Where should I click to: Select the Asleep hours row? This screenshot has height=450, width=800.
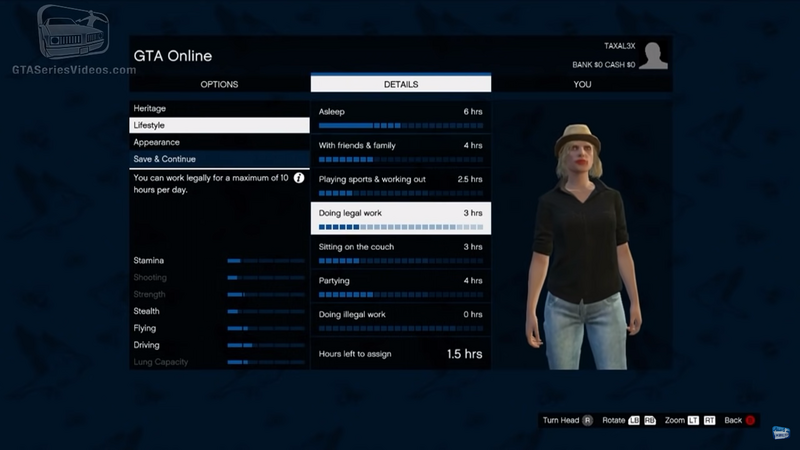(400, 117)
